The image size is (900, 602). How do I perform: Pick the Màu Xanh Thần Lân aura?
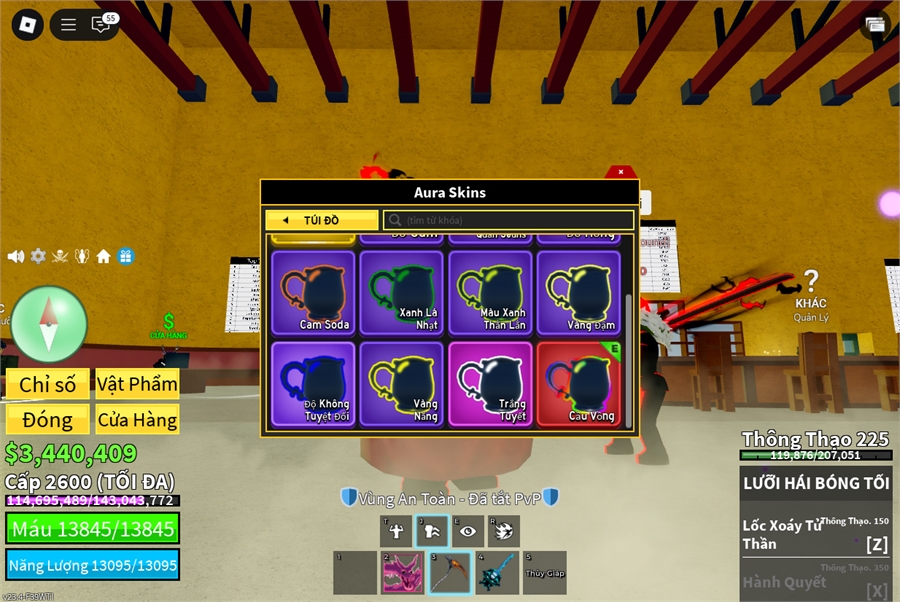pyautogui.click(x=490, y=292)
